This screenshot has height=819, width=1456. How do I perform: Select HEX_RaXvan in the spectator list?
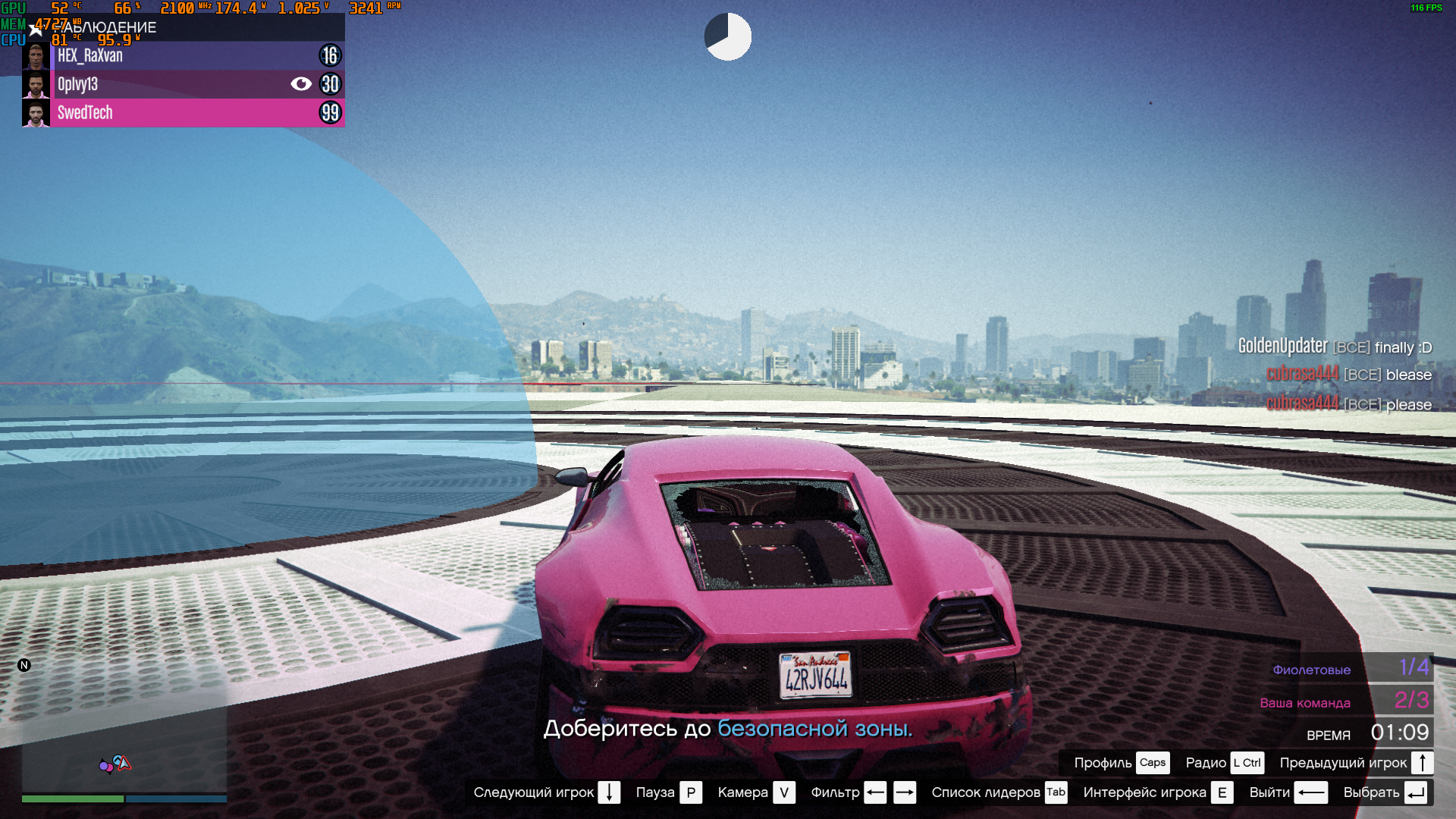(x=182, y=55)
